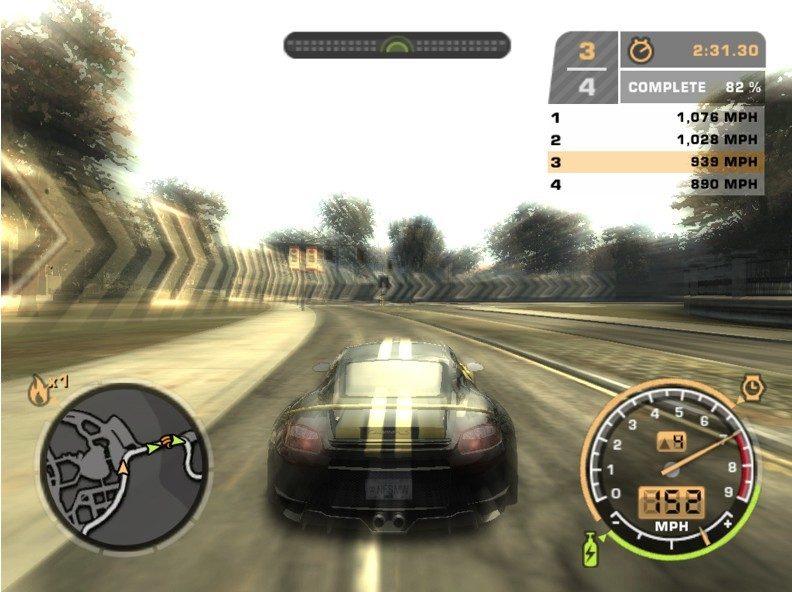Image resolution: width=792 pixels, height=592 pixels.
Task: Pick the fourth place 890 MPH row
Action: [x=655, y=185]
